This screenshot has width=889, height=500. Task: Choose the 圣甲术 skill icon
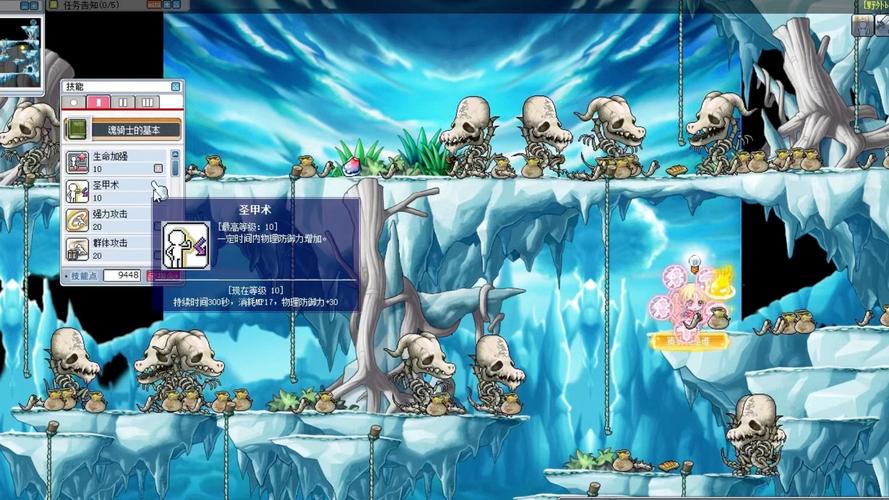coord(77,191)
